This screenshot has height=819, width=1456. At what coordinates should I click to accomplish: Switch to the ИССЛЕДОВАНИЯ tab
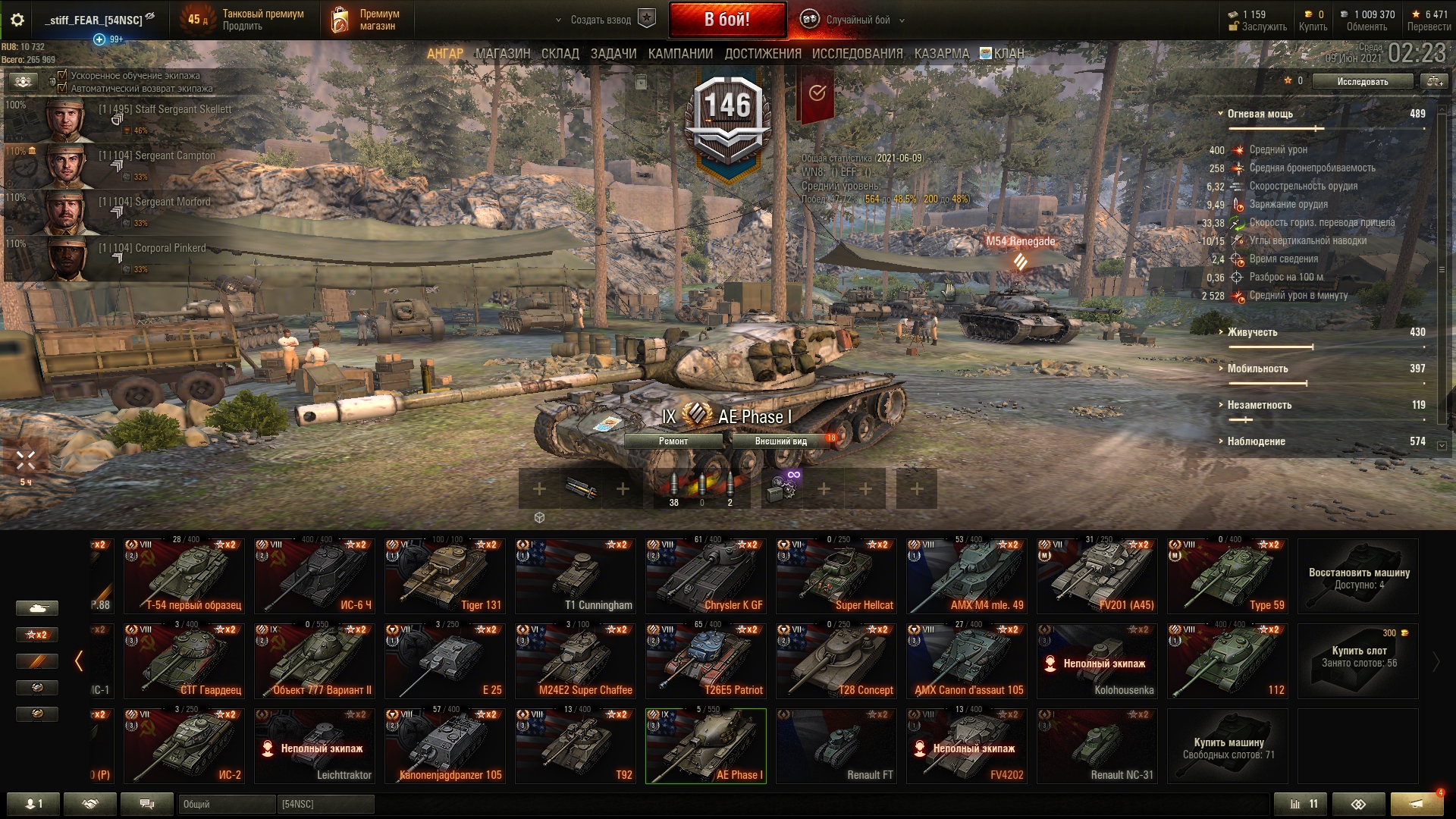tap(857, 54)
